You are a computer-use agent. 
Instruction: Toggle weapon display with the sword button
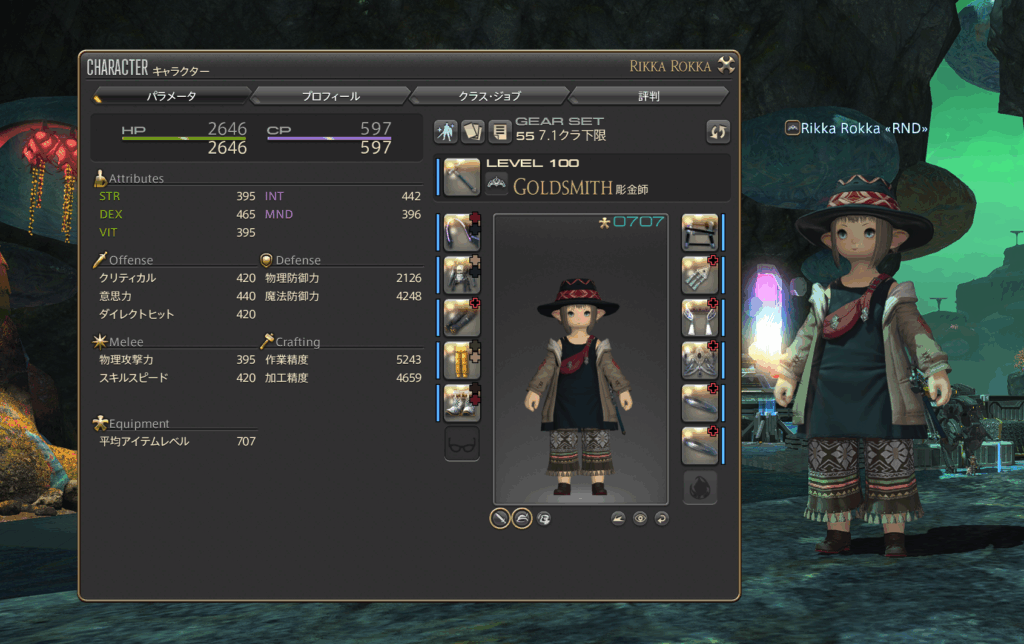[x=500, y=518]
